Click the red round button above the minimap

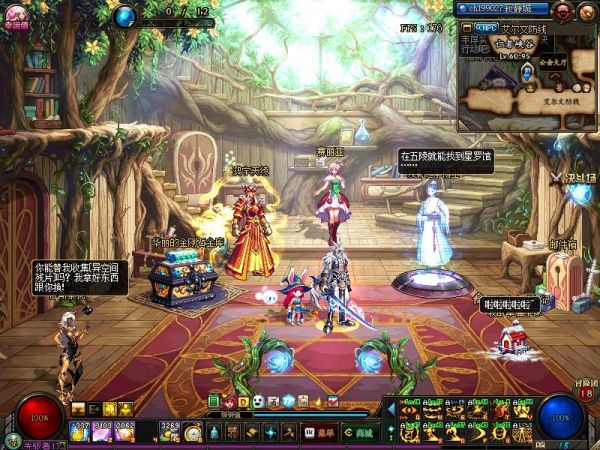coord(563,12)
